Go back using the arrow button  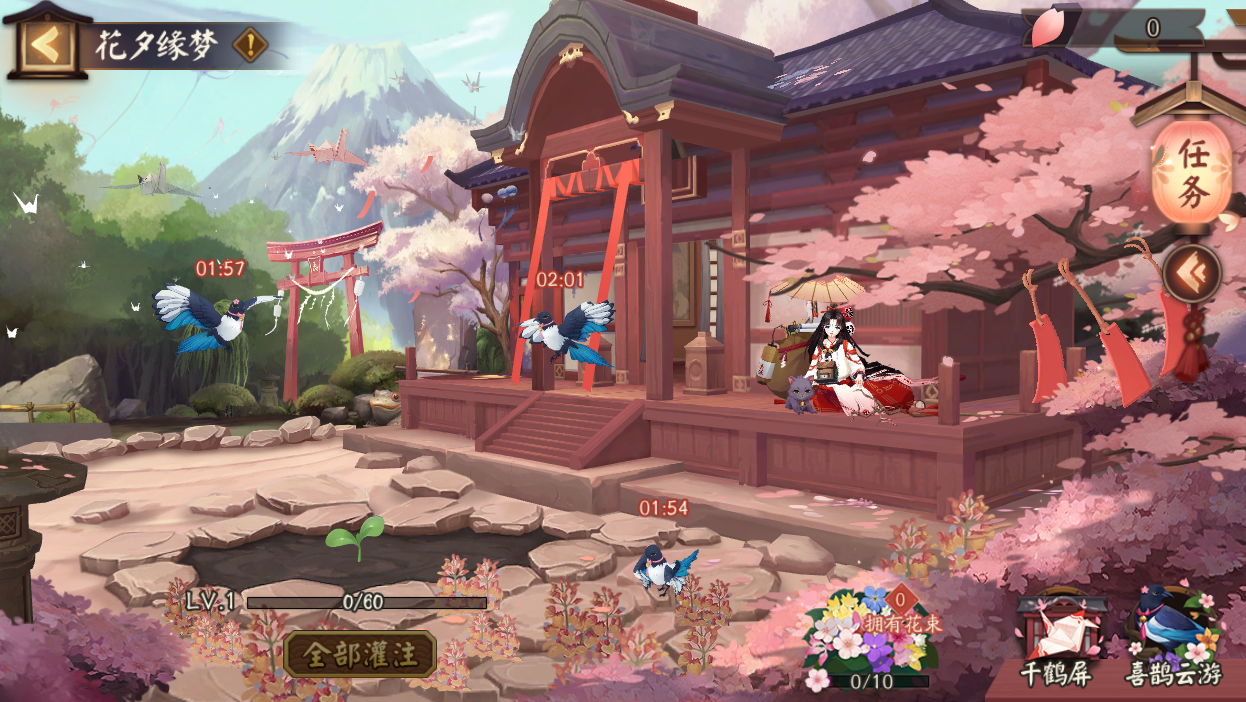[44, 44]
